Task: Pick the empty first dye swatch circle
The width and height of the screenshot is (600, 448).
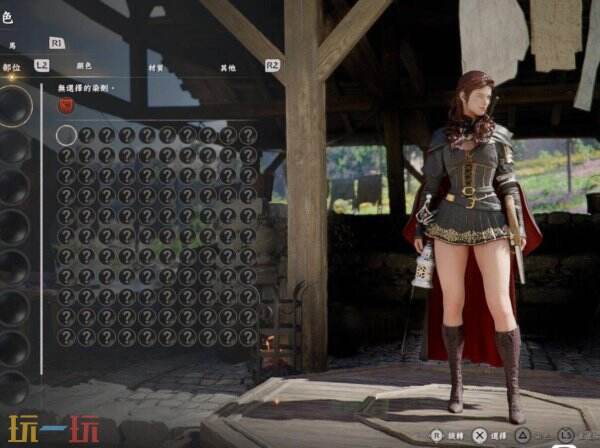Action: [x=66, y=135]
